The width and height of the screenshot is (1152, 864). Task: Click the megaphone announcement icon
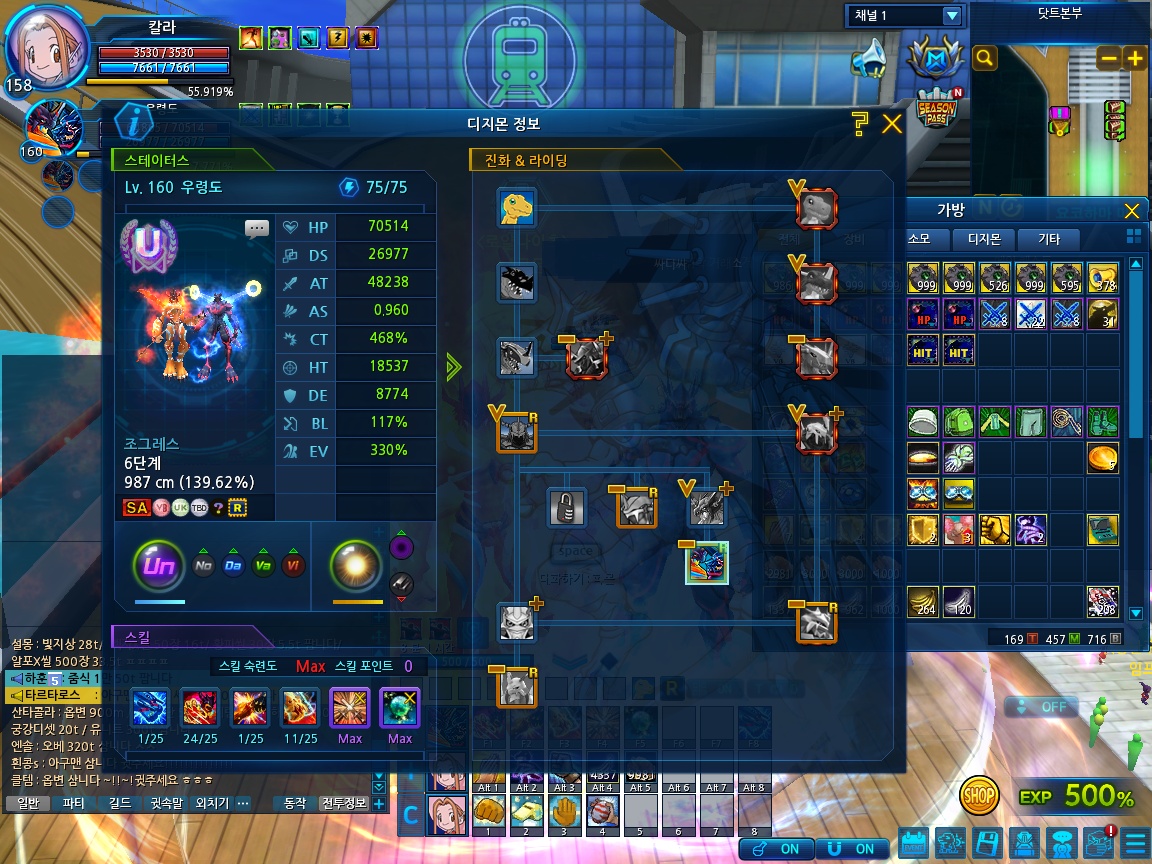coord(869,59)
